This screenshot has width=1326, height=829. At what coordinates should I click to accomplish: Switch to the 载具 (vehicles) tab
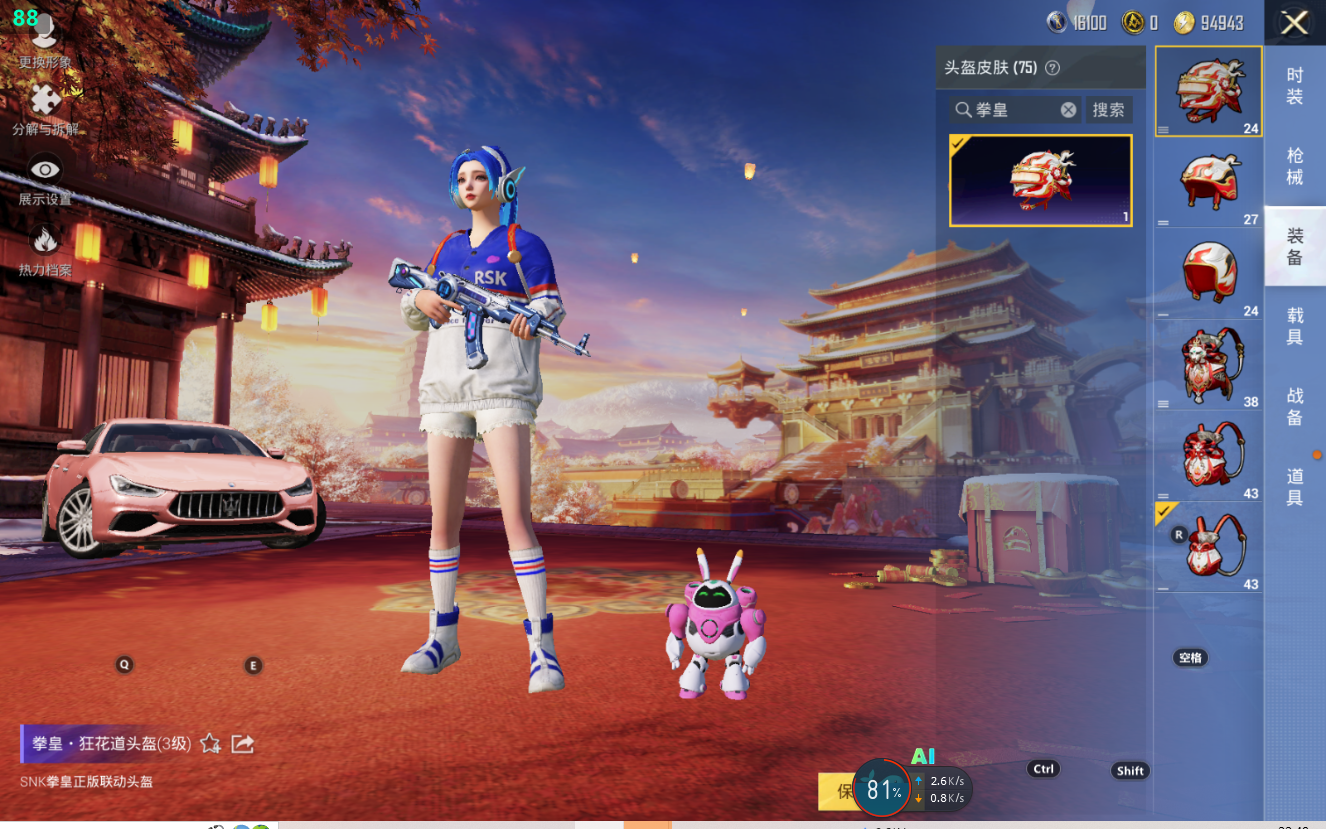[1295, 326]
